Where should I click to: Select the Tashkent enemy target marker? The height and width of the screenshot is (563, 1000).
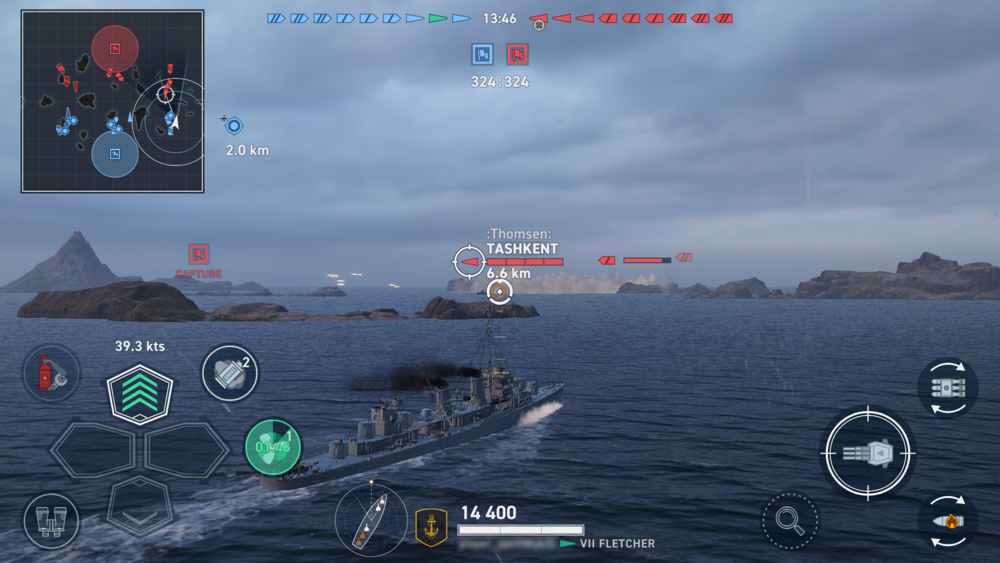(468, 262)
